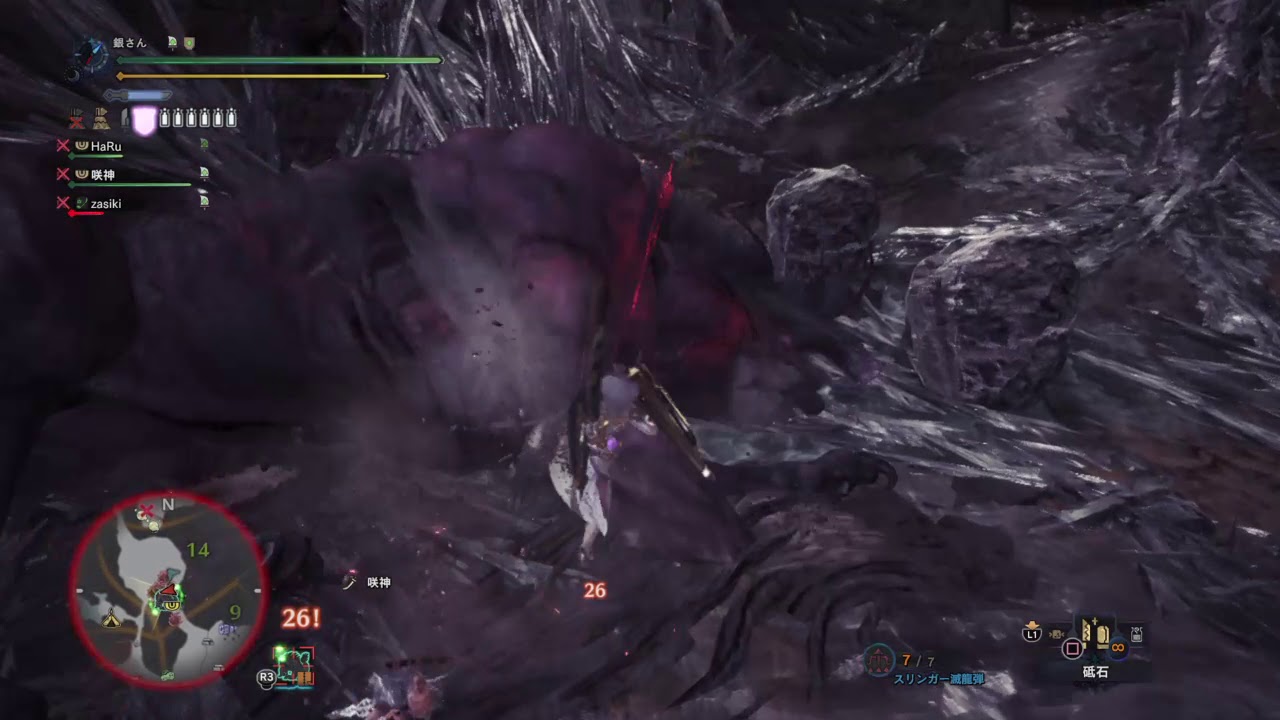Select the ammo crafting icon right of the whetstone

pos(1136,636)
